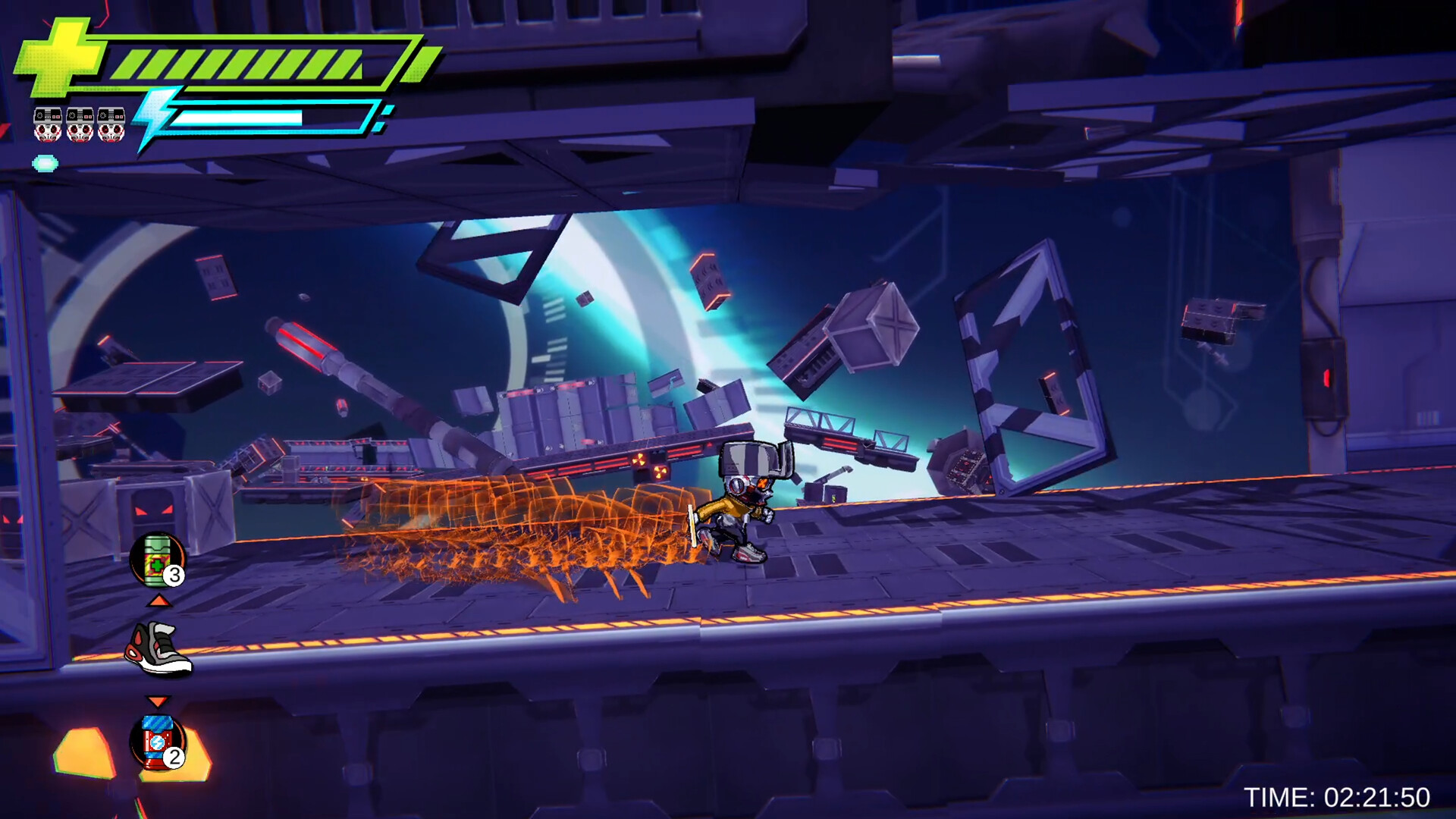Select the green health canister item

point(156,559)
